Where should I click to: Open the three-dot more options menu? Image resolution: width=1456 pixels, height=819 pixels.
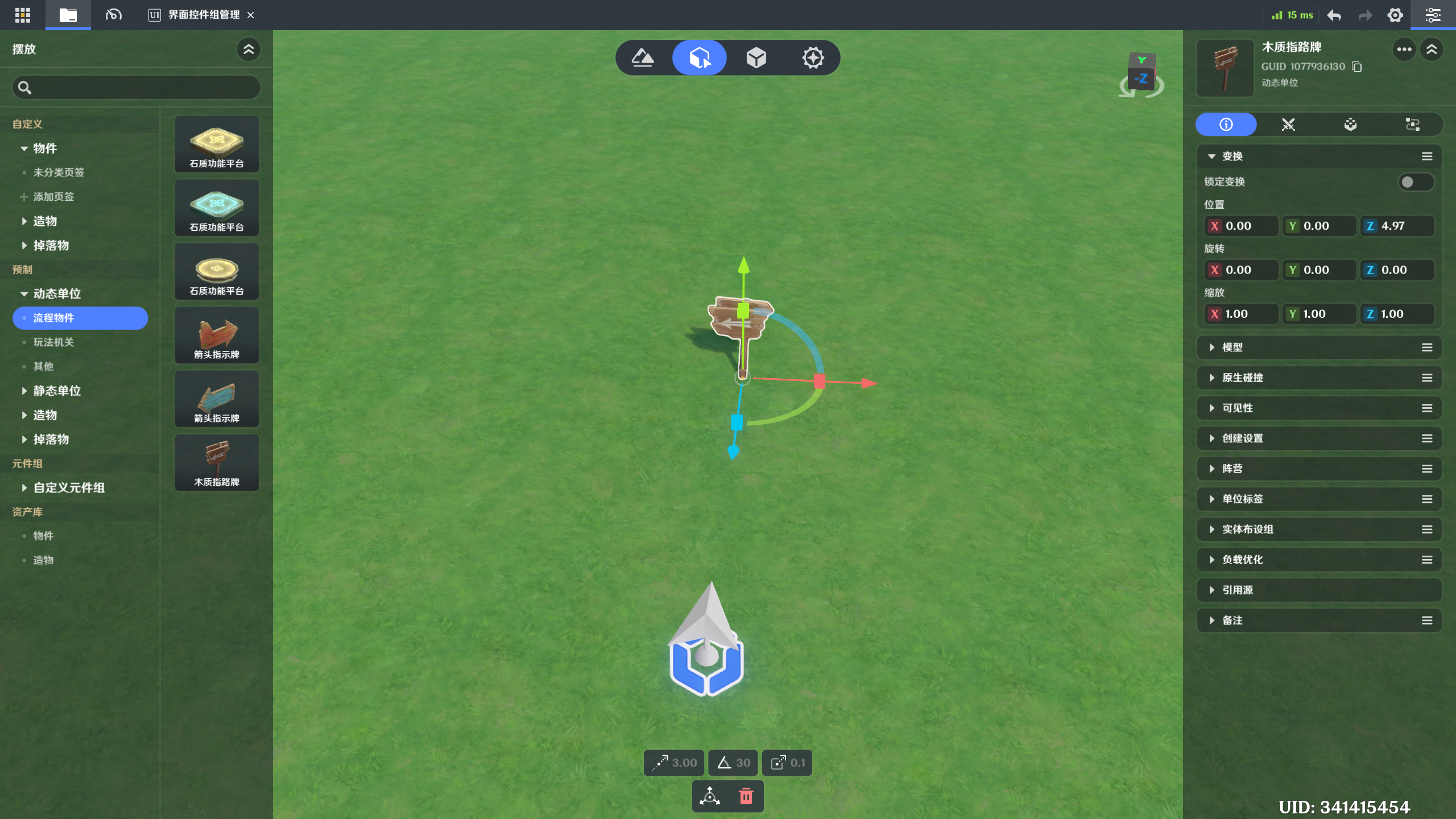[x=1404, y=49]
